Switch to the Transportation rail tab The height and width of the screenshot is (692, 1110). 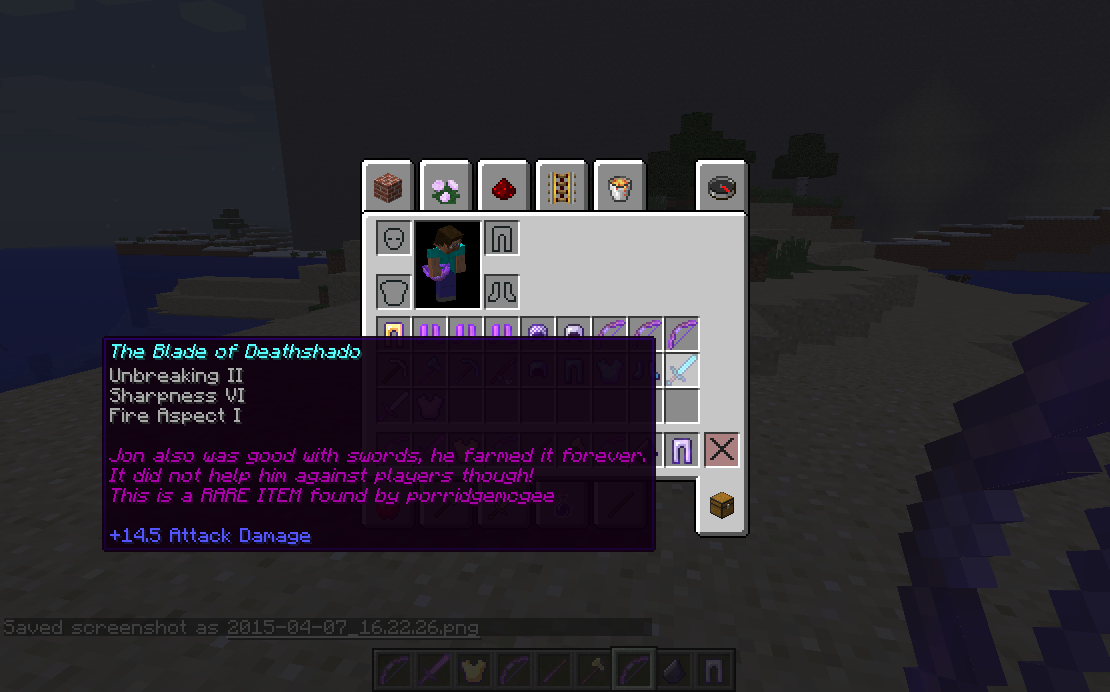[561, 187]
